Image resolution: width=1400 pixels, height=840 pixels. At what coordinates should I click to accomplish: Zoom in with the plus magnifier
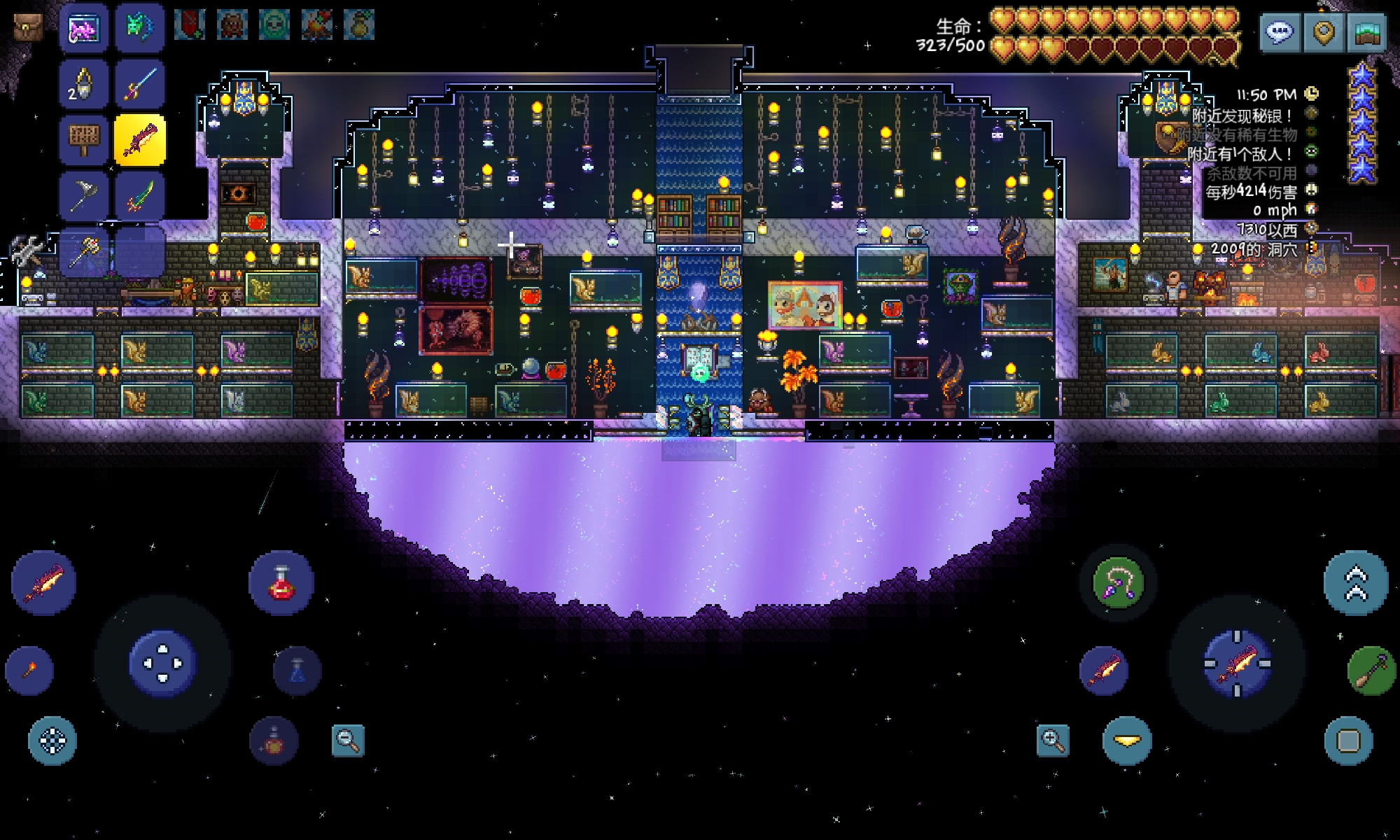pyautogui.click(x=1053, y=740)
